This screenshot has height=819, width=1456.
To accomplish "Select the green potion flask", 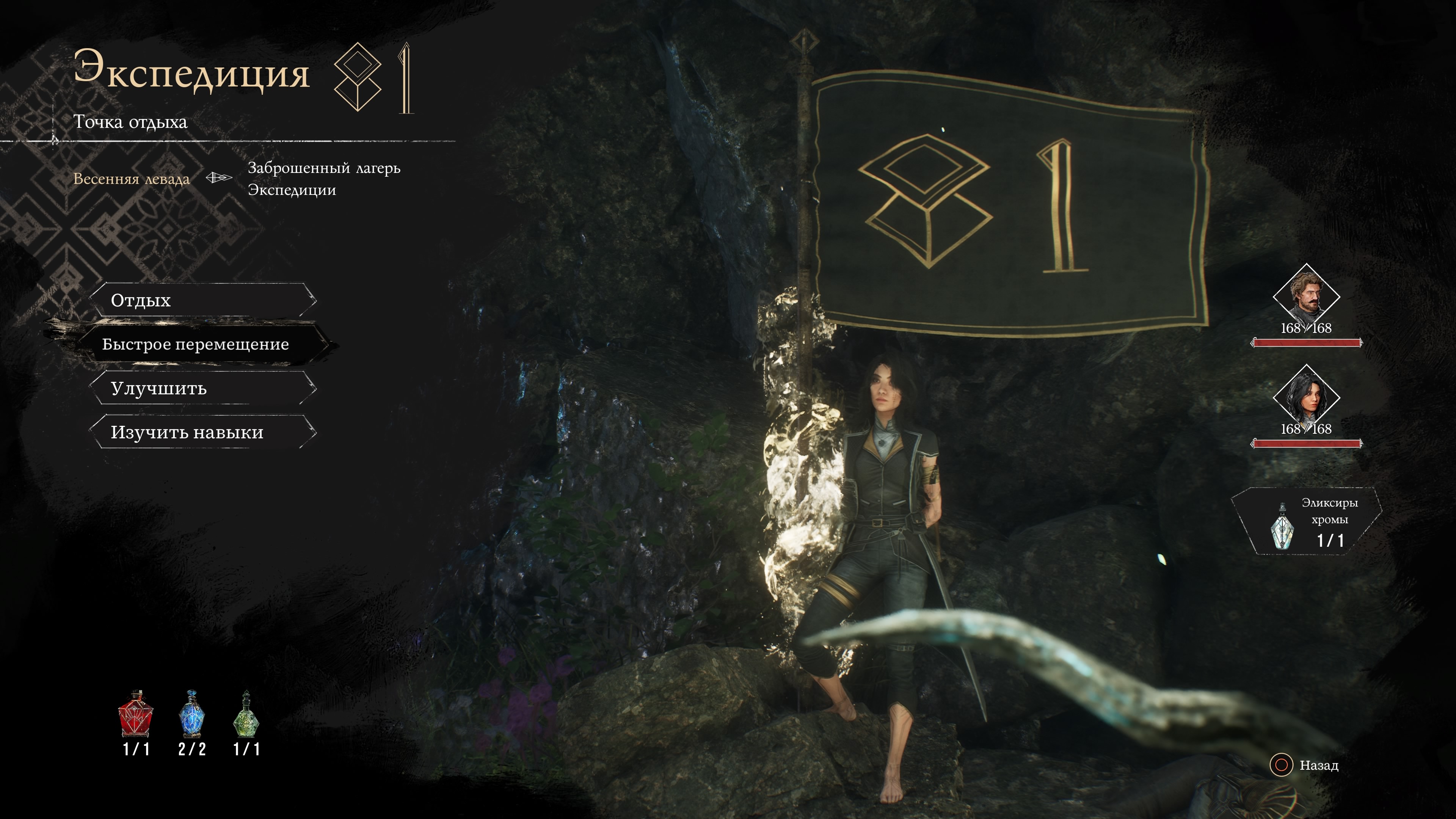I will pyautogui.click(x=246, y=714).
